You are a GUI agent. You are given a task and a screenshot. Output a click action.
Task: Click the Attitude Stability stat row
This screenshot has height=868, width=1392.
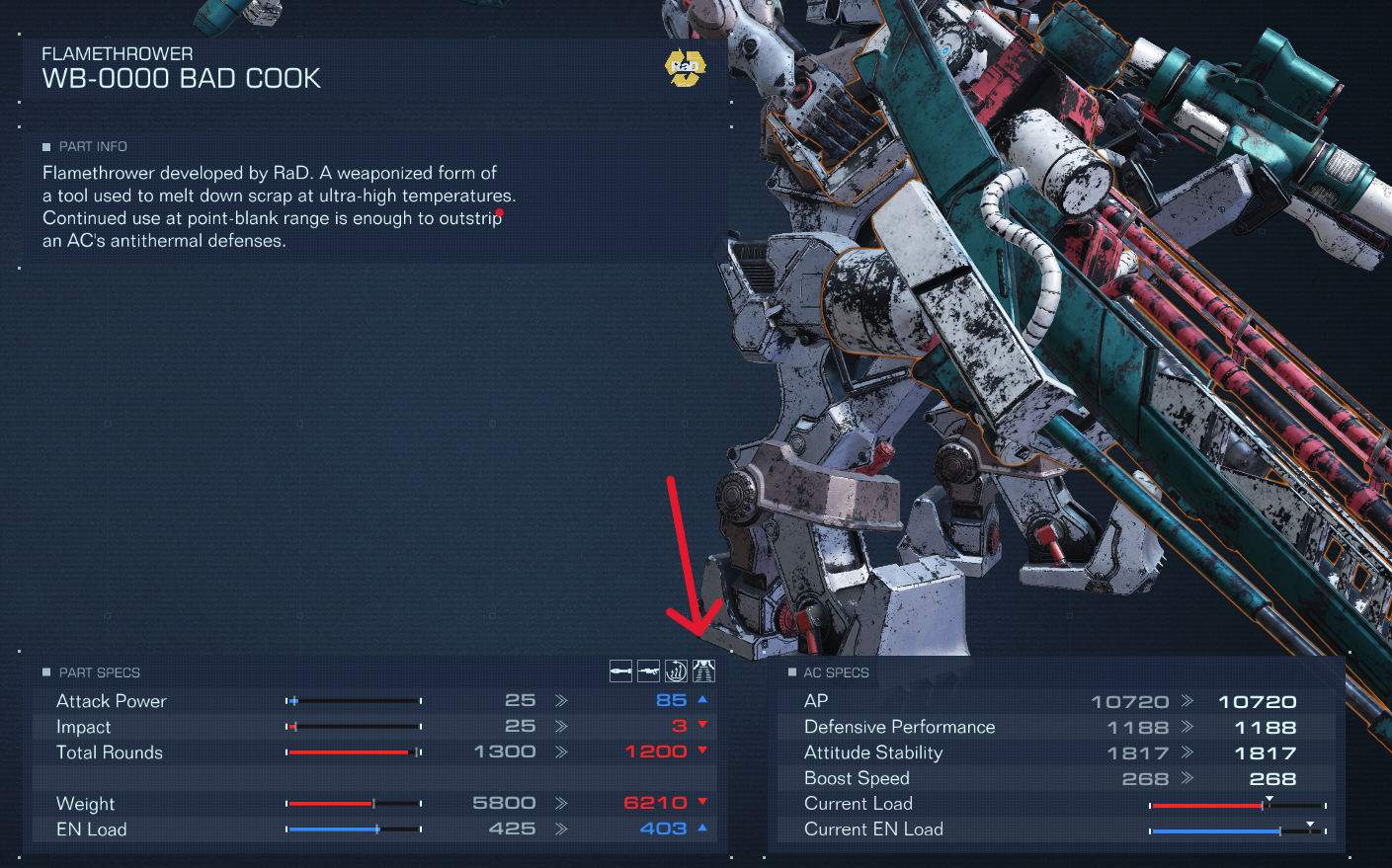(873, 751)
